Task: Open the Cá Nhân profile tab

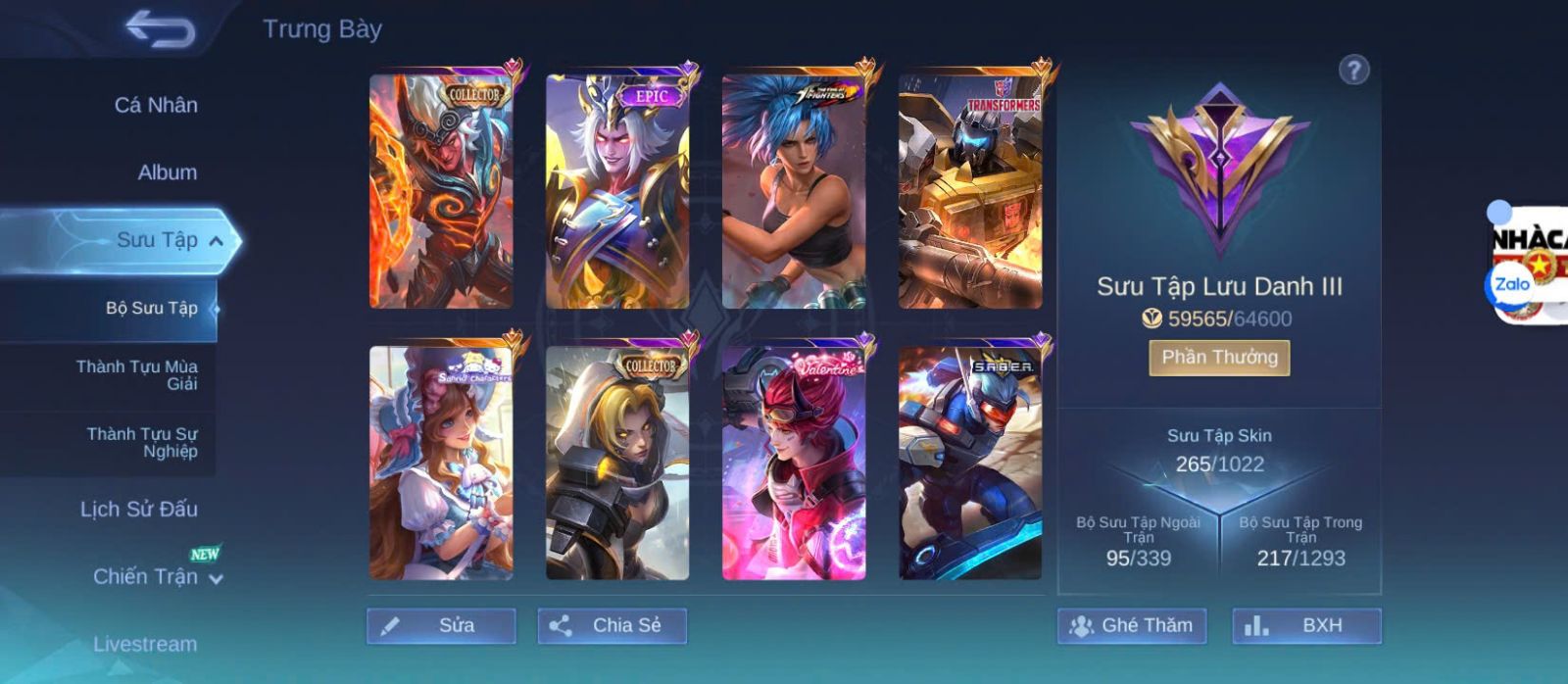Action: 156,105
